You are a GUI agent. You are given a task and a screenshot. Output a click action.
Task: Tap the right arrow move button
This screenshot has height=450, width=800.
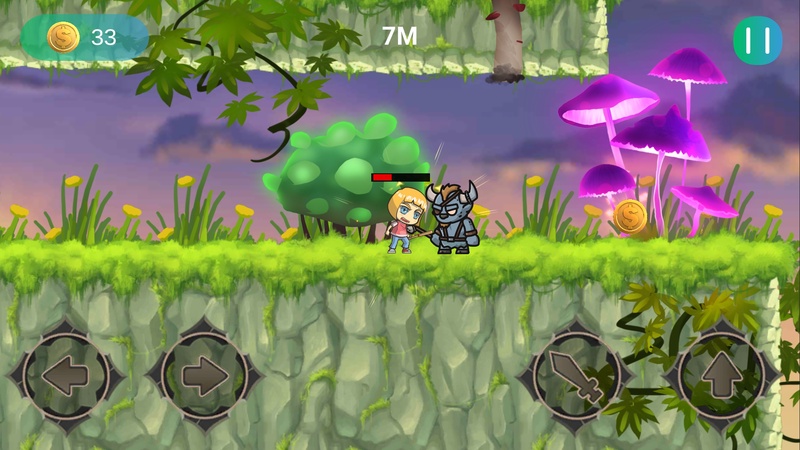[204, 377]
